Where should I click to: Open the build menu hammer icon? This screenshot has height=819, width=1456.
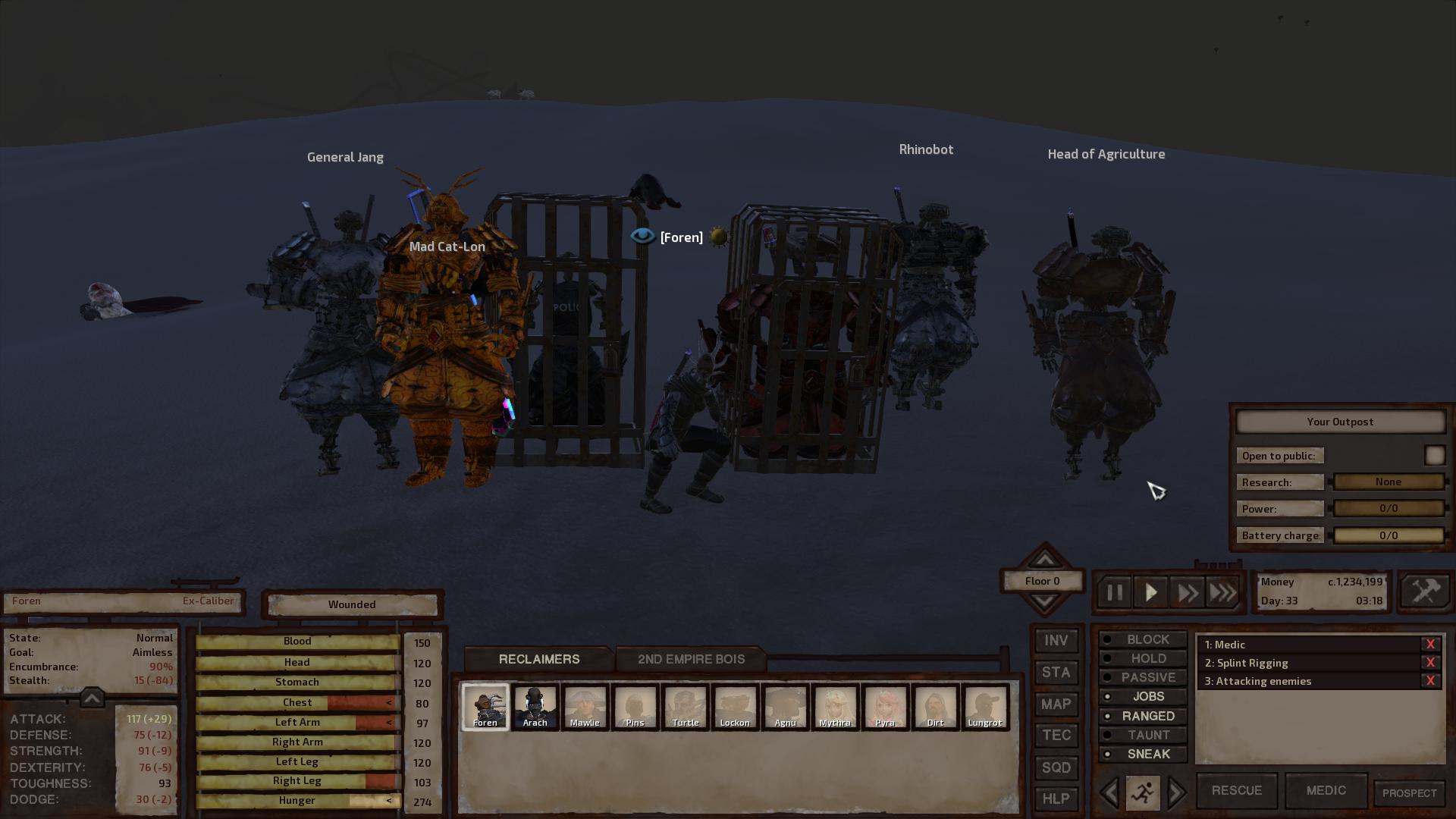click(1424, 591)
